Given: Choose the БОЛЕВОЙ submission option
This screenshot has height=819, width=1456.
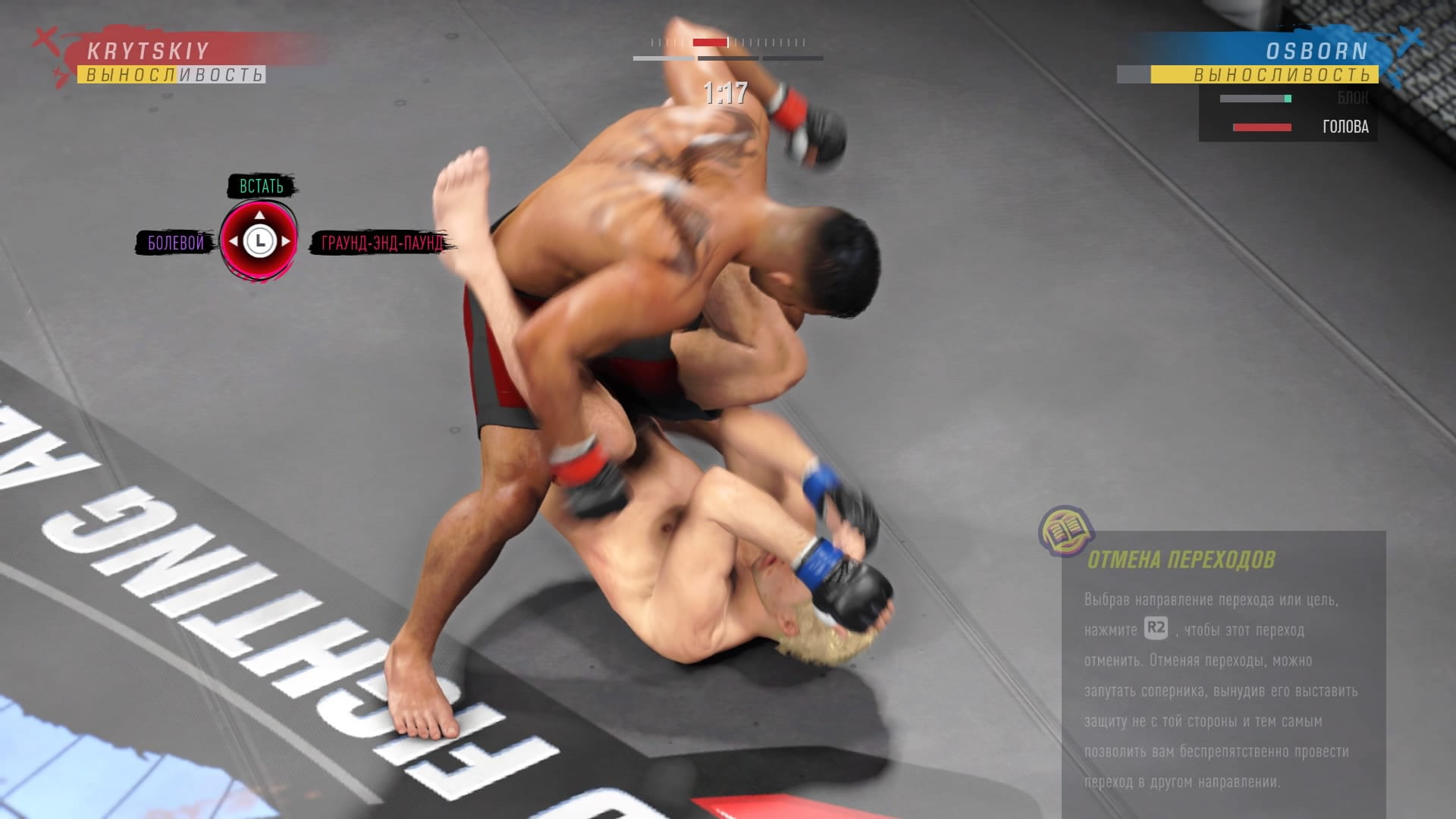Looking at the screenshot, I should (176, 243).
